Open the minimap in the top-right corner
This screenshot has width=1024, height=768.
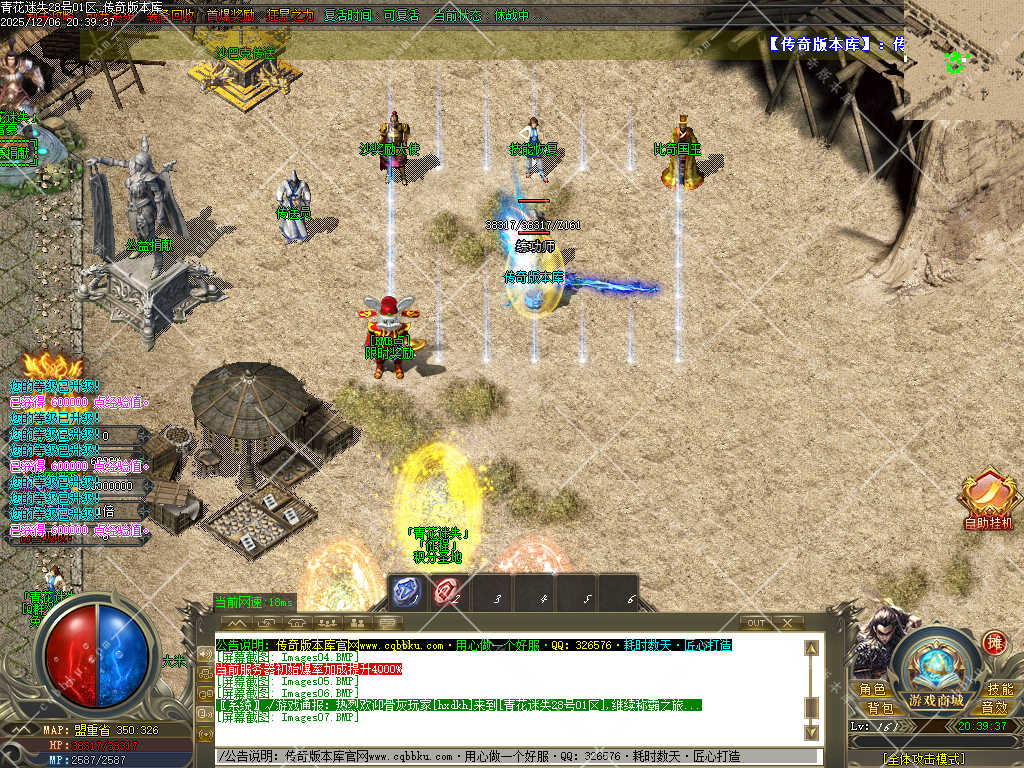coord(964,60)
